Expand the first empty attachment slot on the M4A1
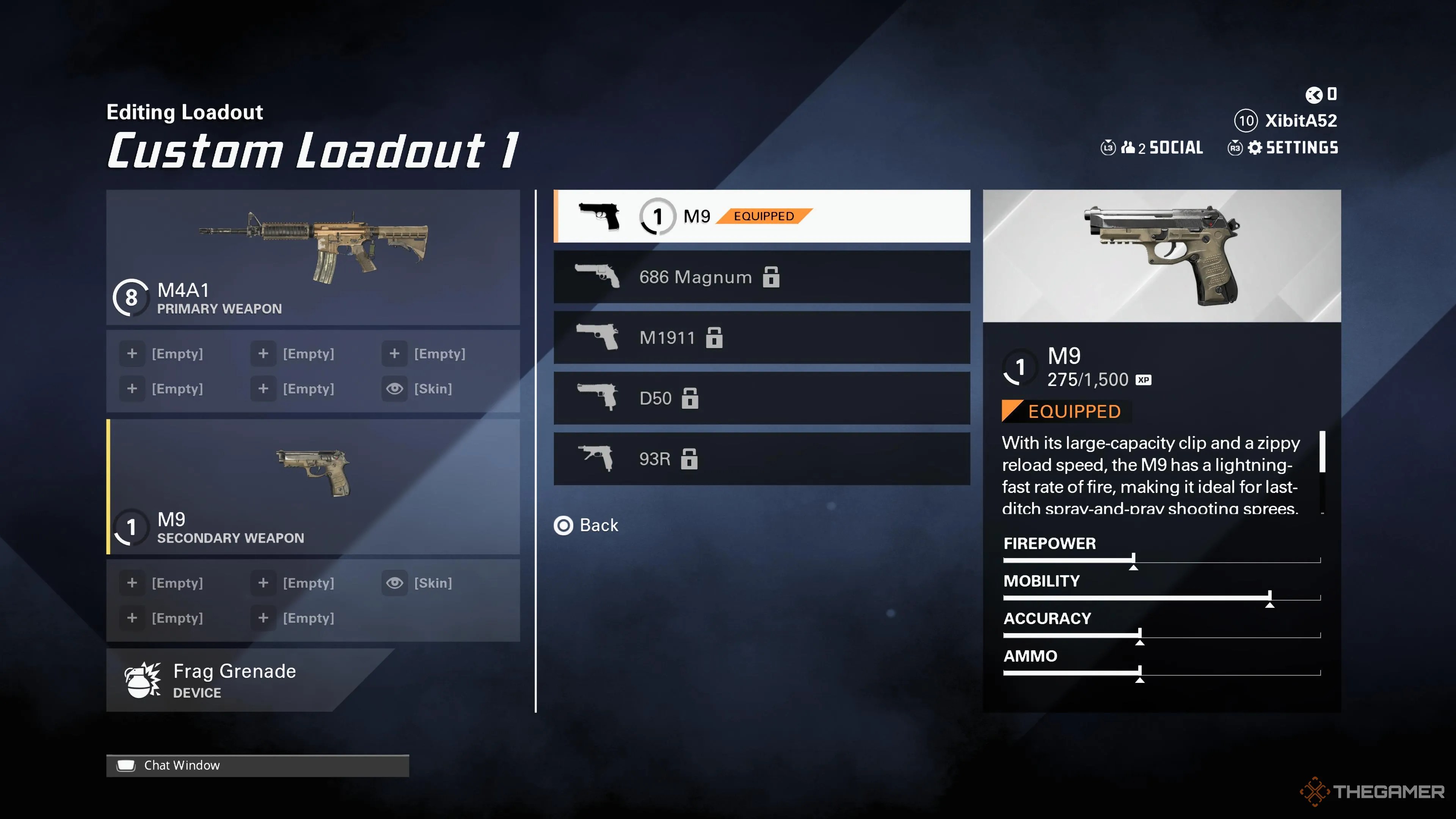Screen dimensions: 1456x819 [132, 353]
